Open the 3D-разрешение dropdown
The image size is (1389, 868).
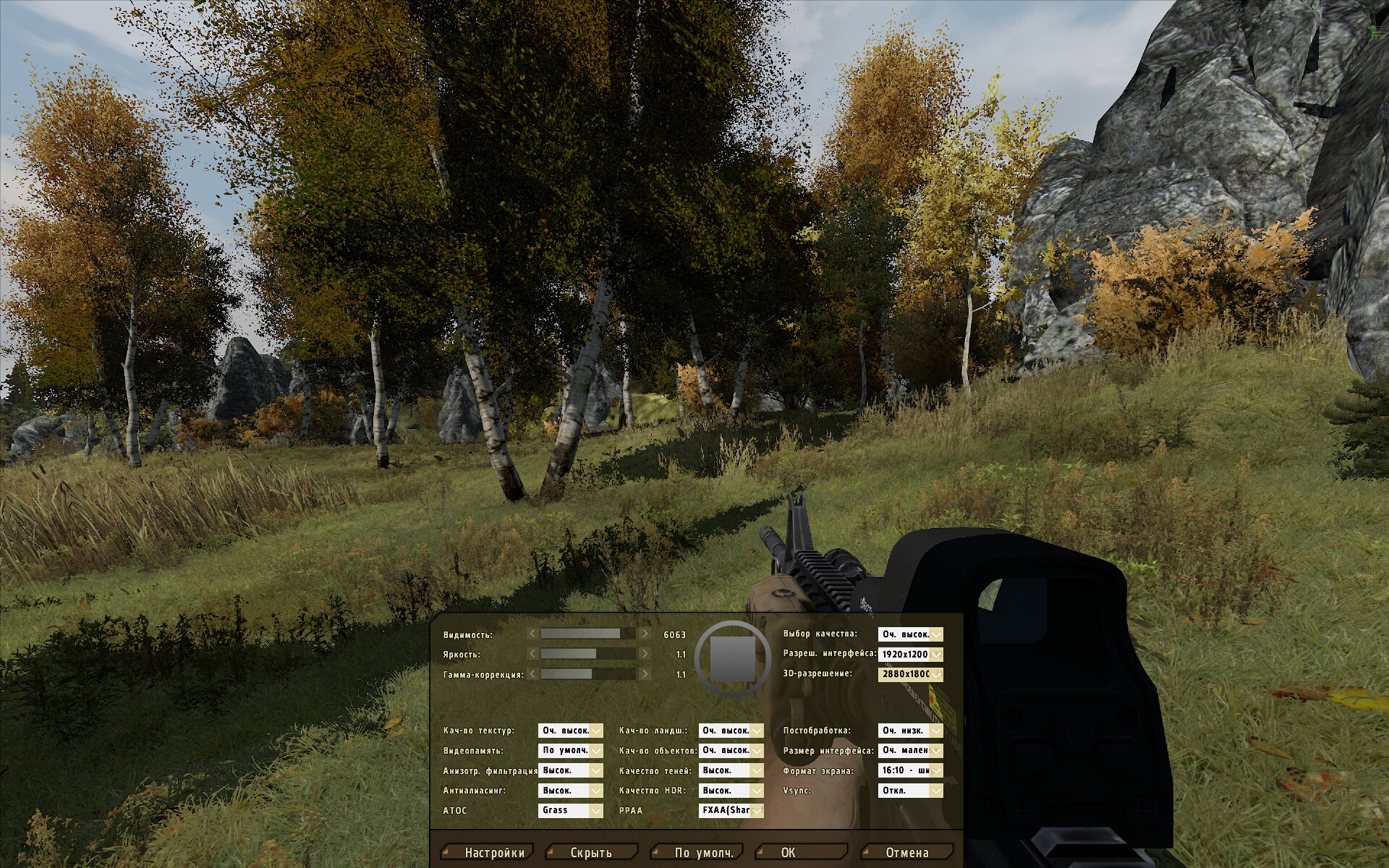click(911, 674)
